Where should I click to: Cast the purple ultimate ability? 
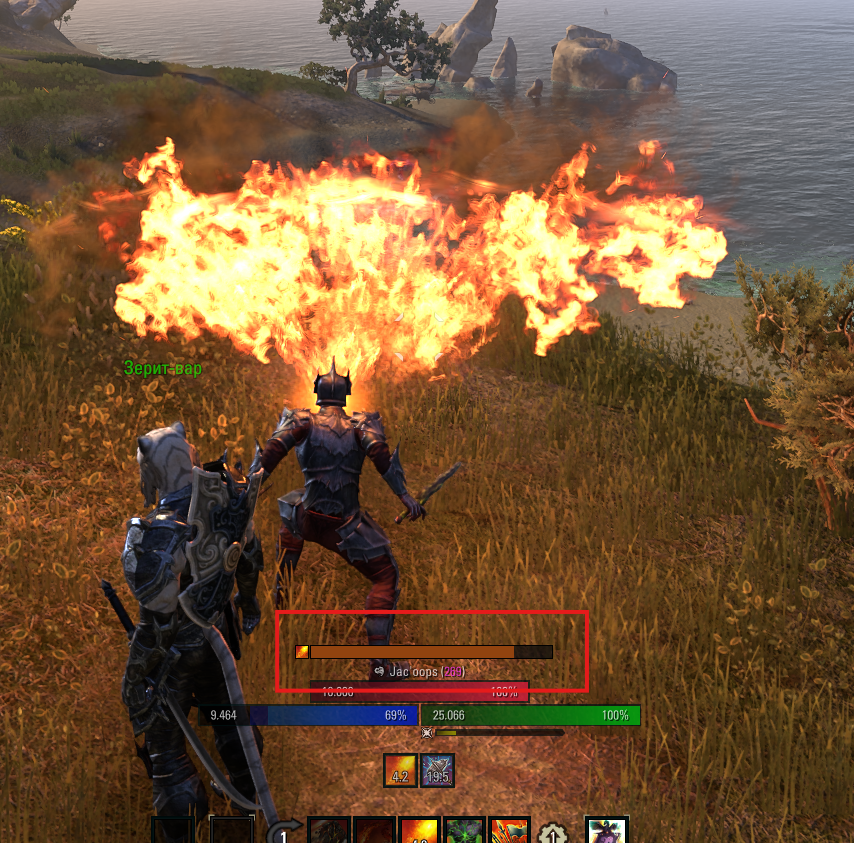click(606, 831)
